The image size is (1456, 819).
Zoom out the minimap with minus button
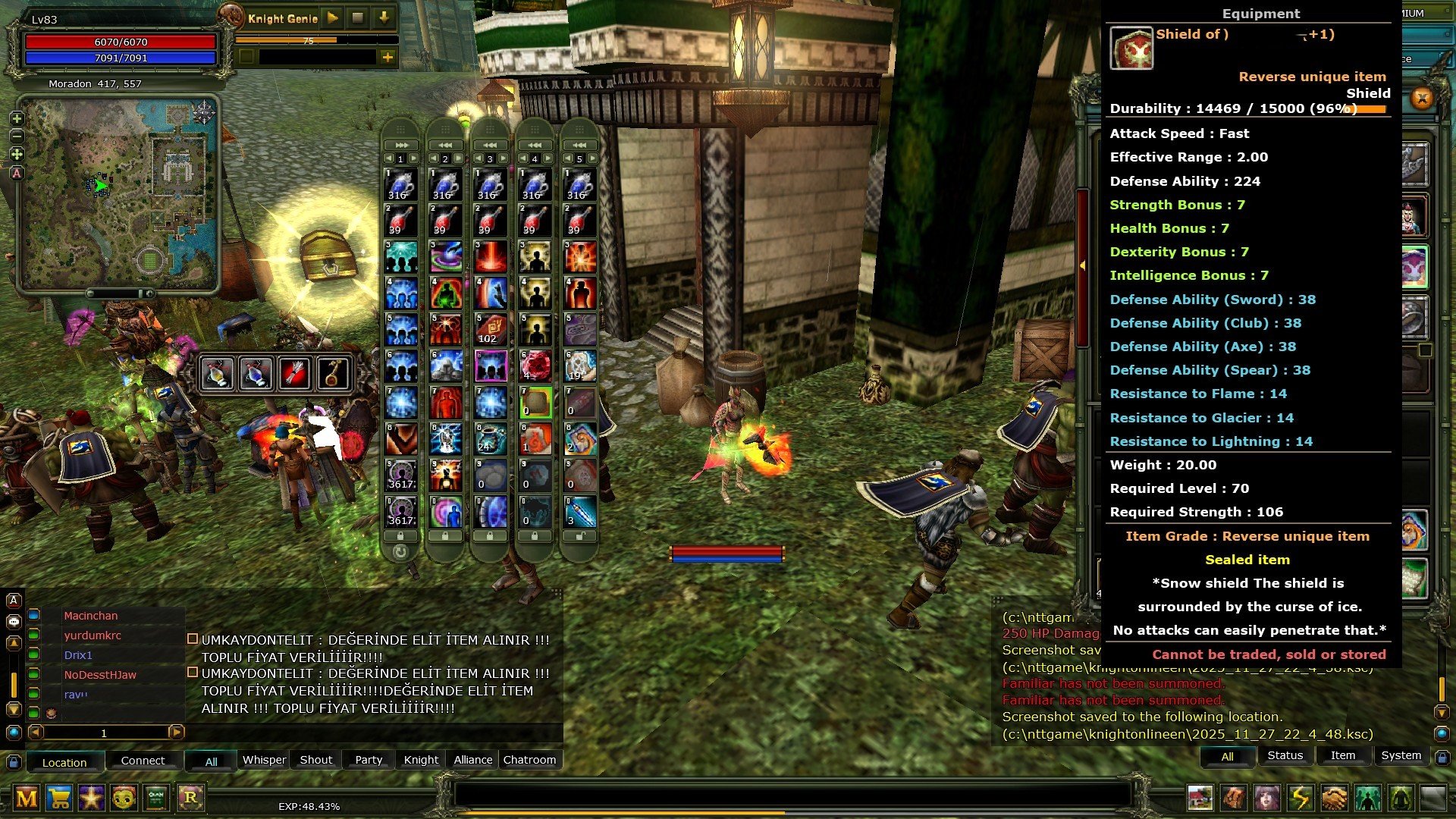point(17,136)
